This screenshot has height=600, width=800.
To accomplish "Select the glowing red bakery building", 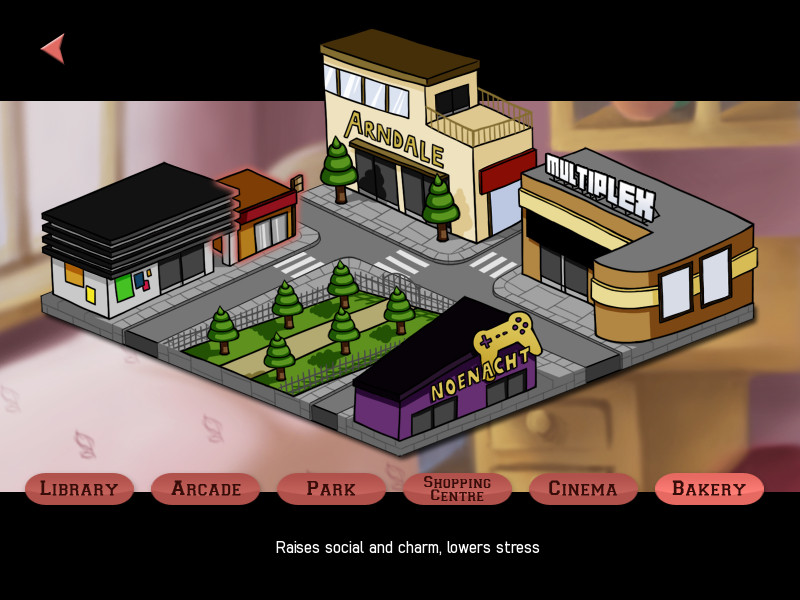I will 260,215.
